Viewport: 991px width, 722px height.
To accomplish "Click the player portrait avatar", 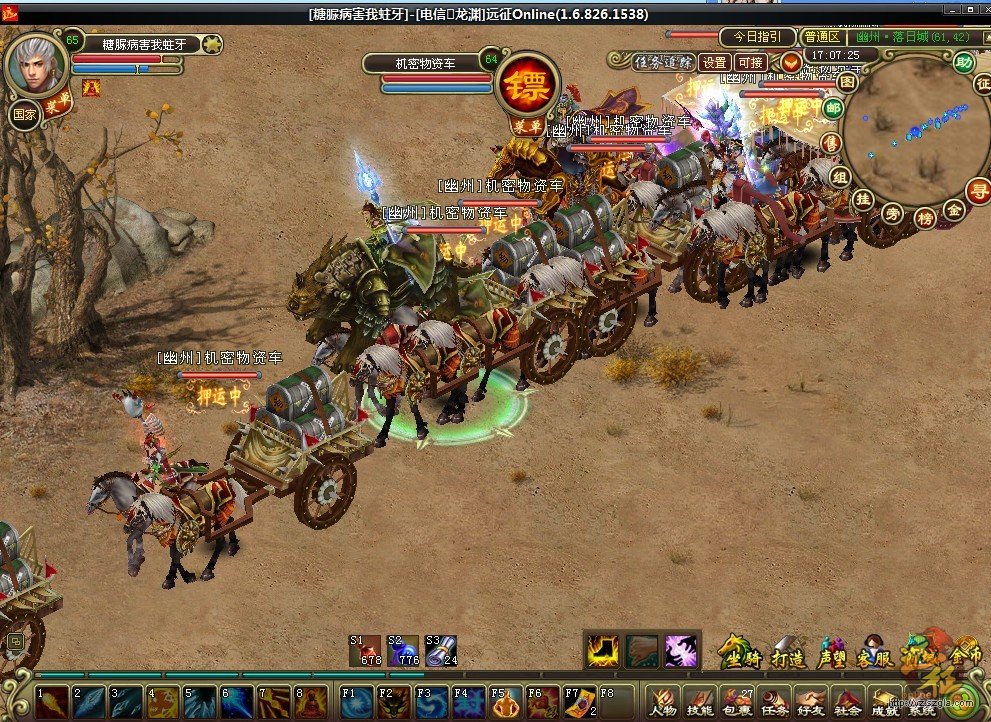I will click(37, 65).
